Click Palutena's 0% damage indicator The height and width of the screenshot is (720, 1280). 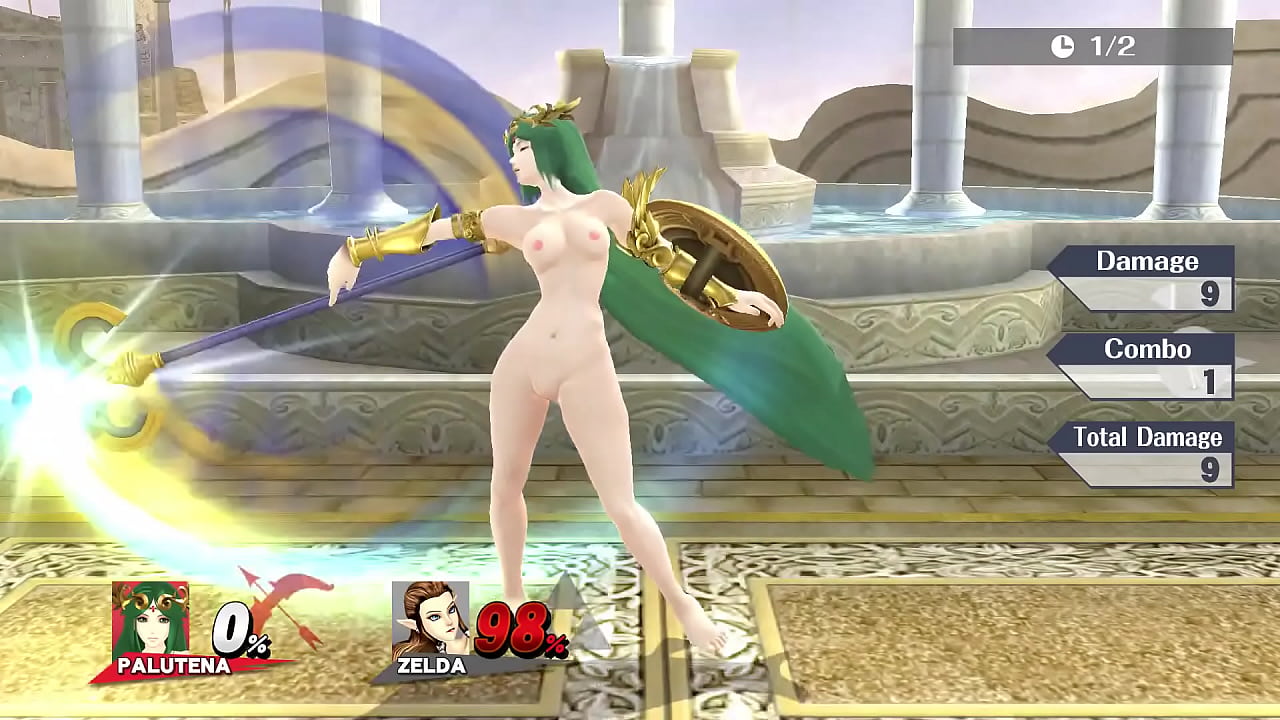[234, 630]
